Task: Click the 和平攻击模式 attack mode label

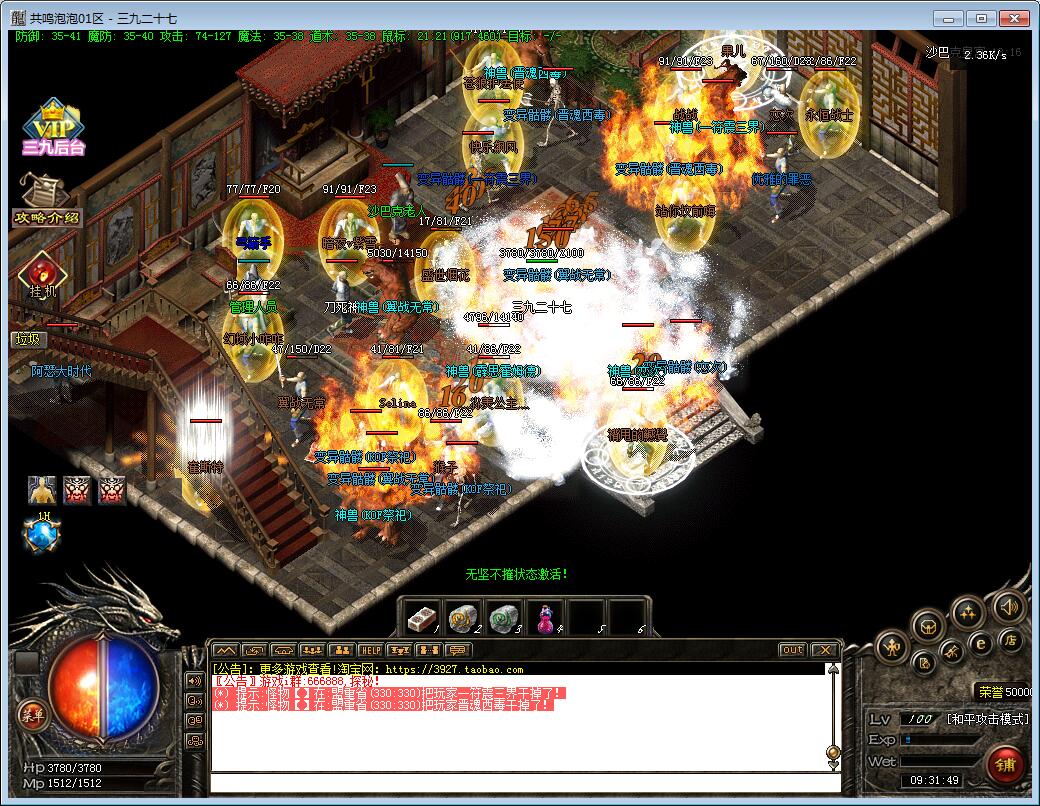Action: pyautogui.click(x=987, y=719)
